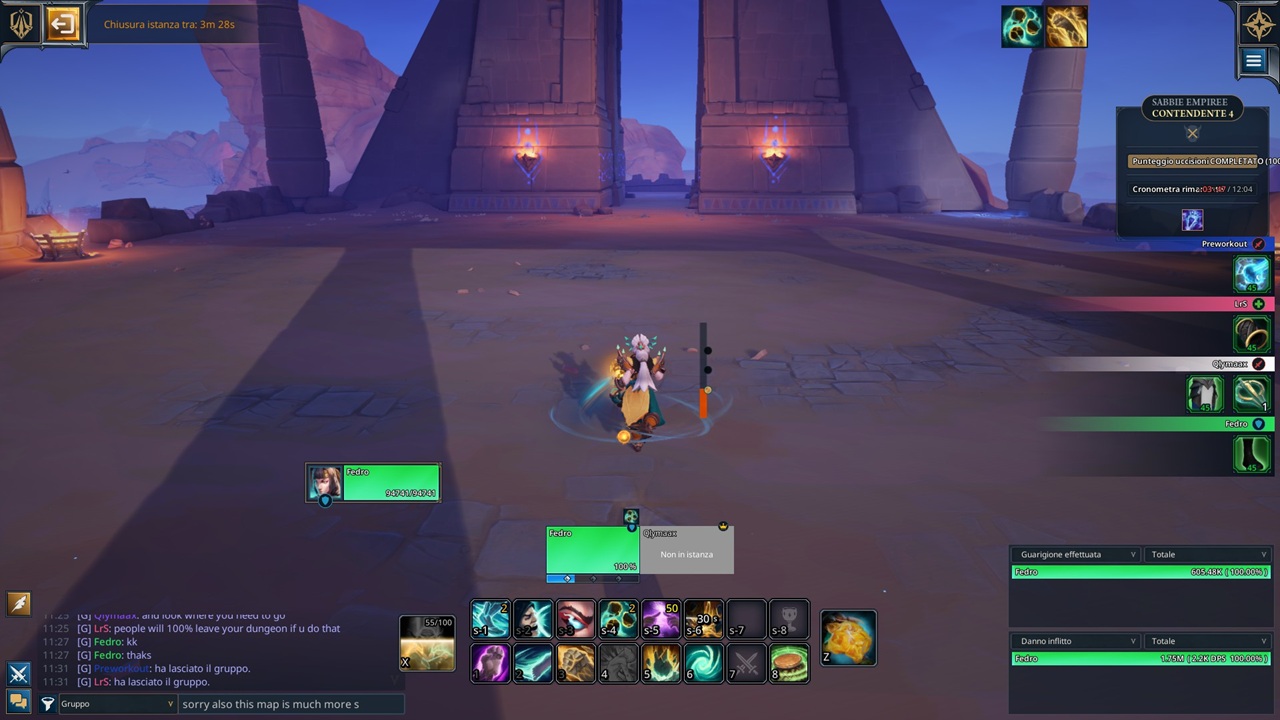1280x720 pixels.
Task: Open the compass map button
Action: click(x=1258, y=23)
